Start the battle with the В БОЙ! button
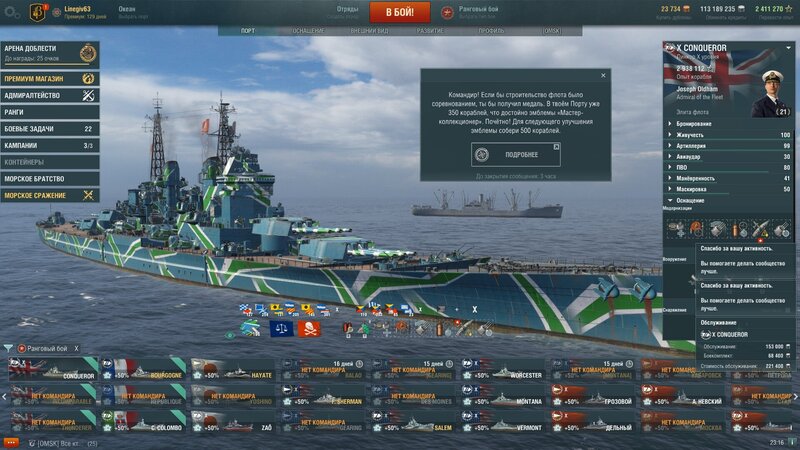 (399, 12)
